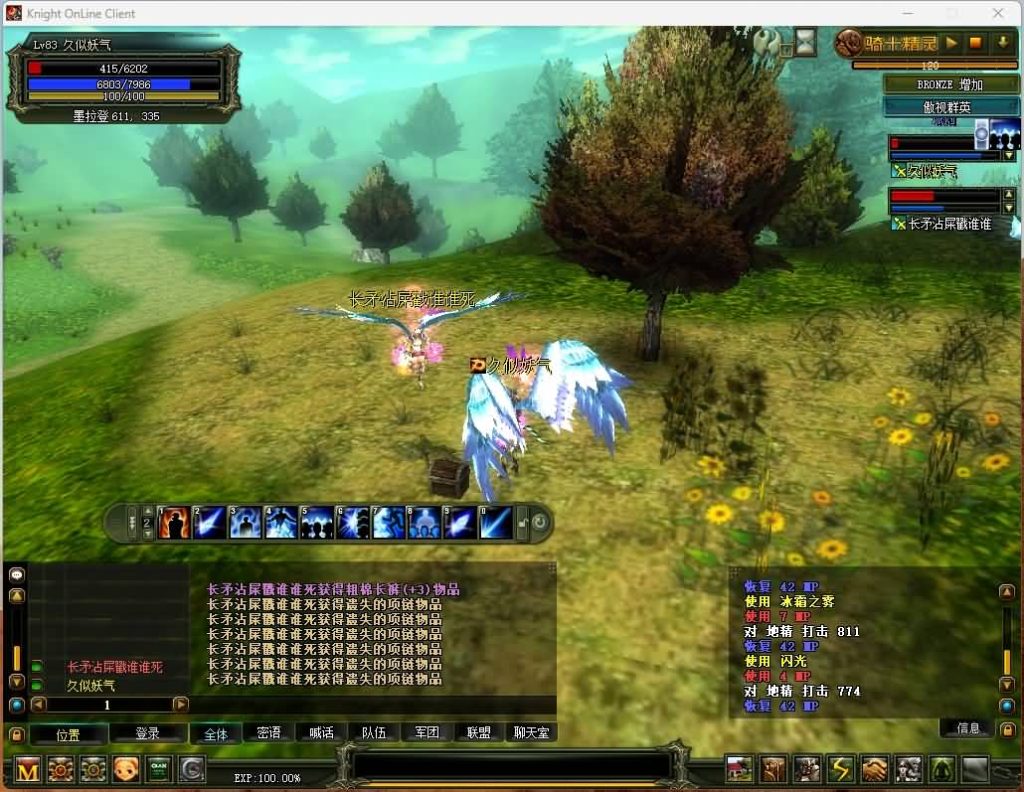Screen dimensions: 1024x792
Task: Cast the five-silhouette group skill in slot 5
Action: pos(317,522)
